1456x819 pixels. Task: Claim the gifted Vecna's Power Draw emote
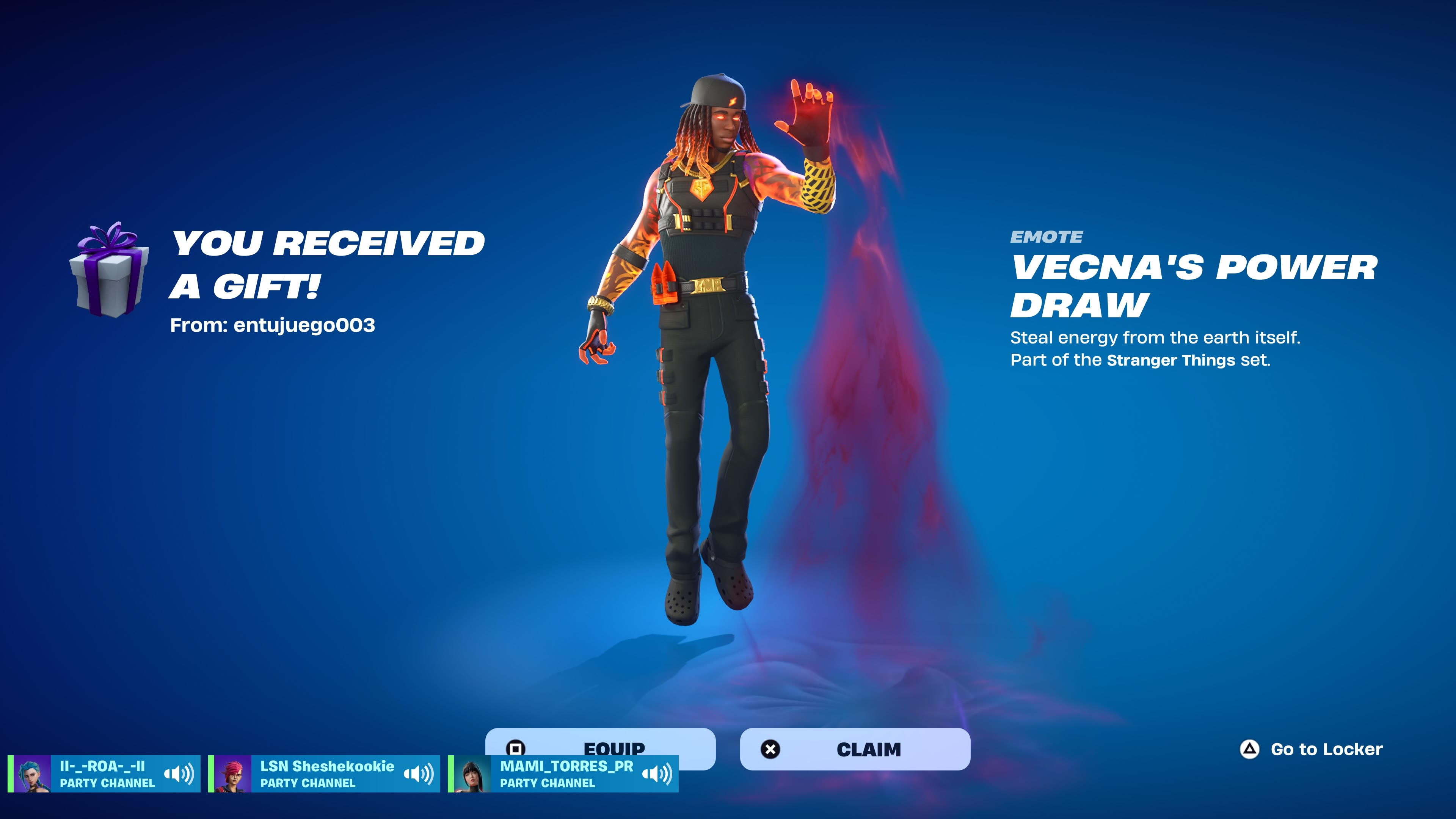(x=855, y=749)
